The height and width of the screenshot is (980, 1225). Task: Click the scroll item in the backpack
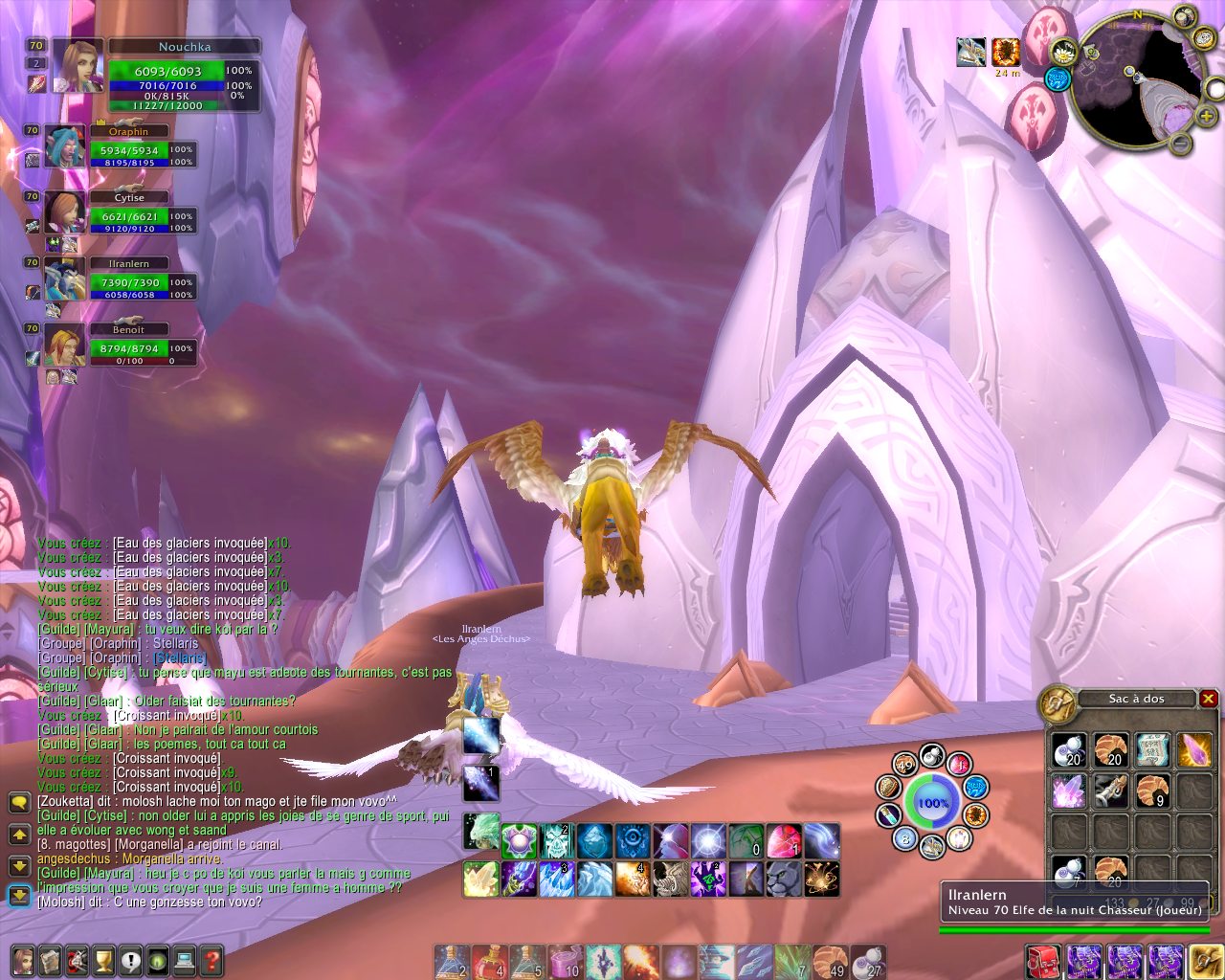pos(1152,750)
